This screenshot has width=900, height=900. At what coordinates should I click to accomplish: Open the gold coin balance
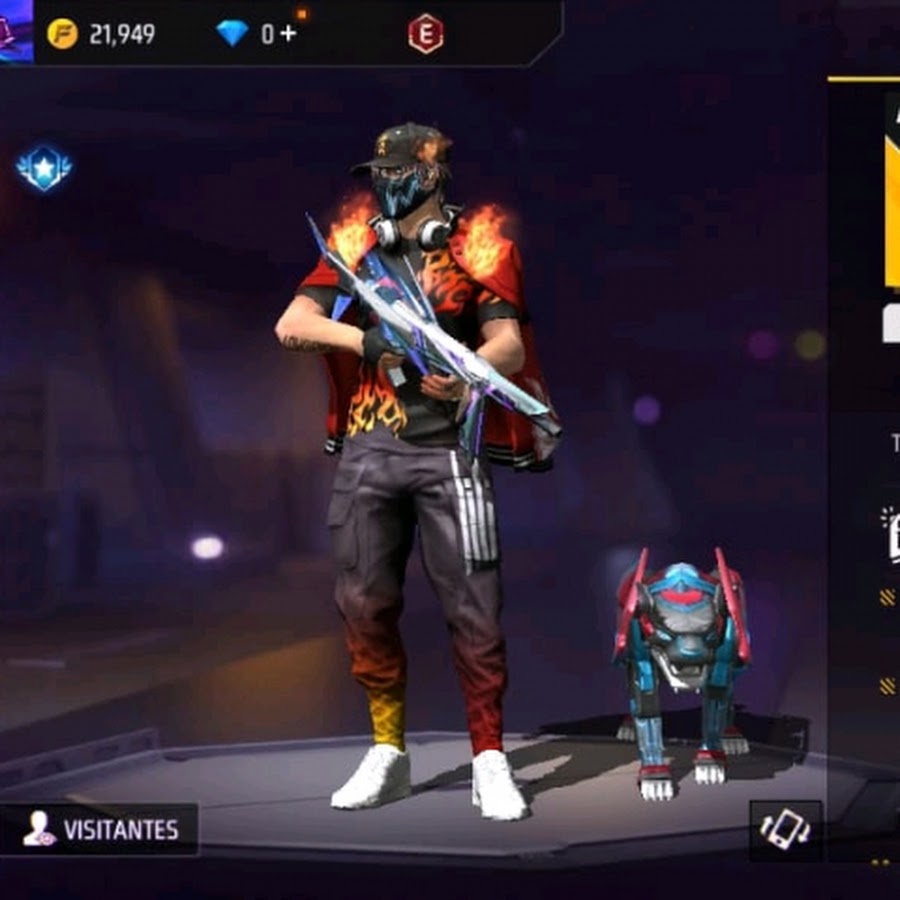pos(101,34)
